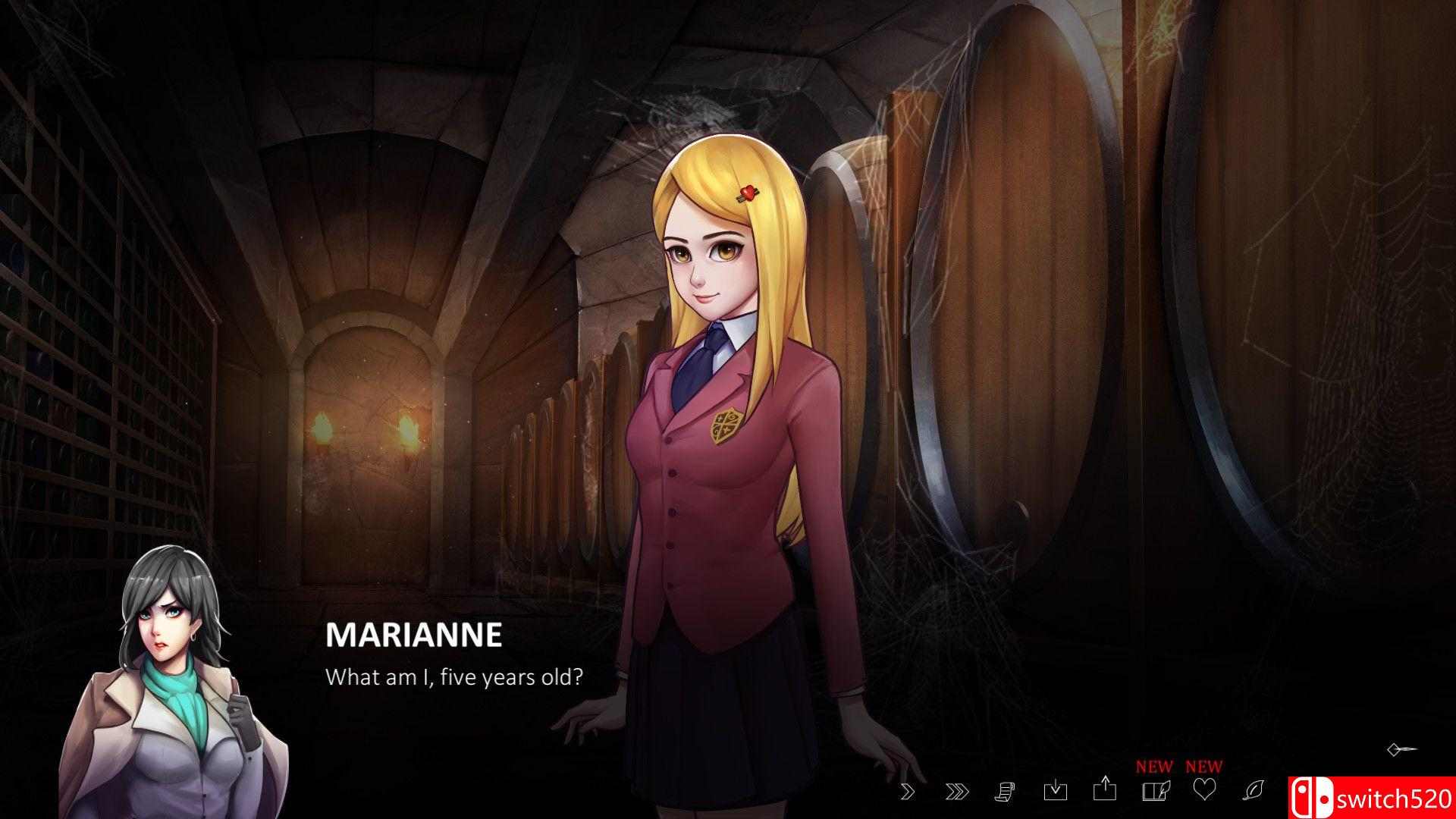Enable auto-read with the leaf icon
Image resolution: width=1456 pixels, height=819 pixels.
tap(1252, 790)
